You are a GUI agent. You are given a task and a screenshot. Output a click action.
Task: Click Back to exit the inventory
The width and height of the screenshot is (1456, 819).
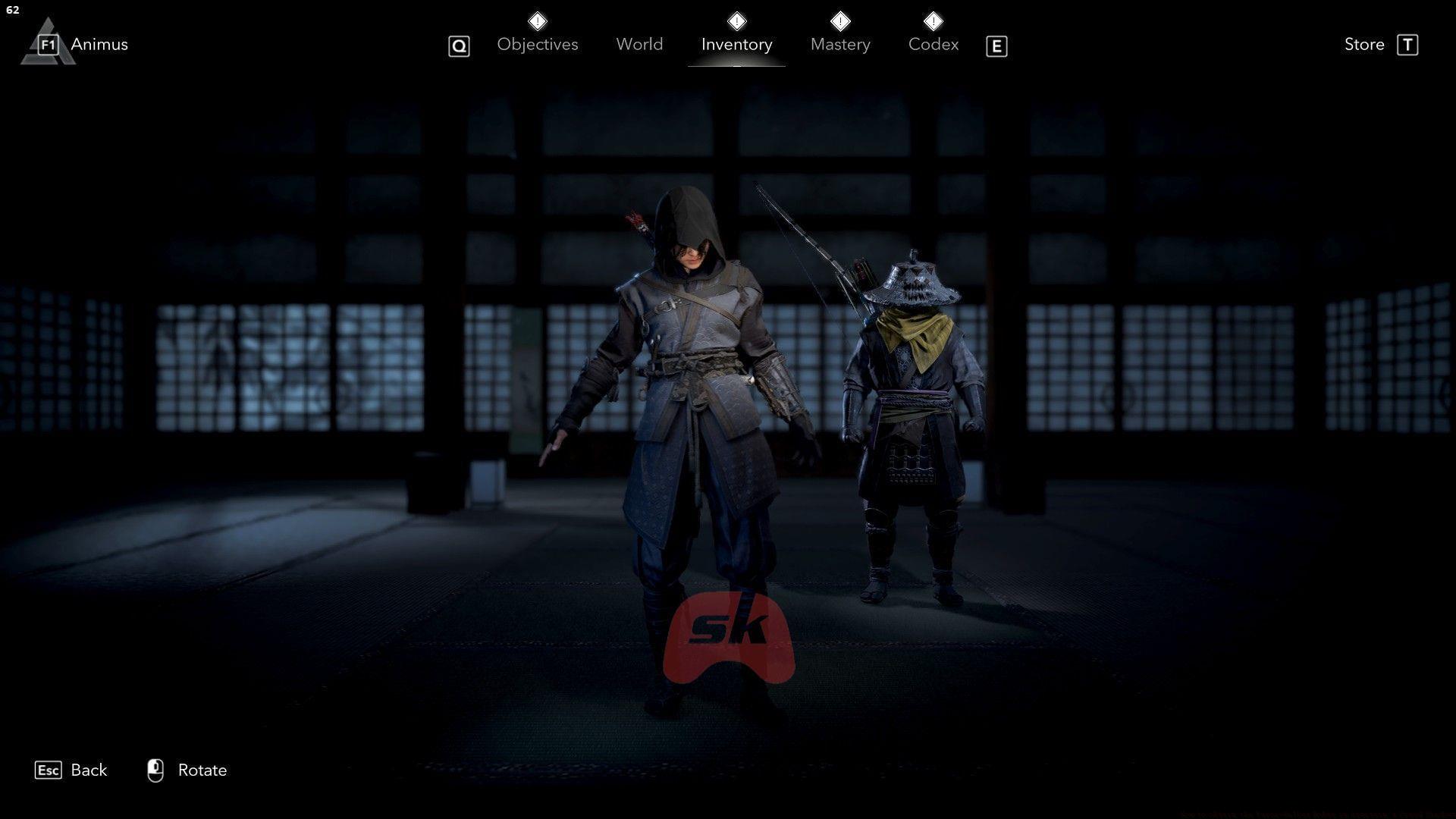point(89,770)
